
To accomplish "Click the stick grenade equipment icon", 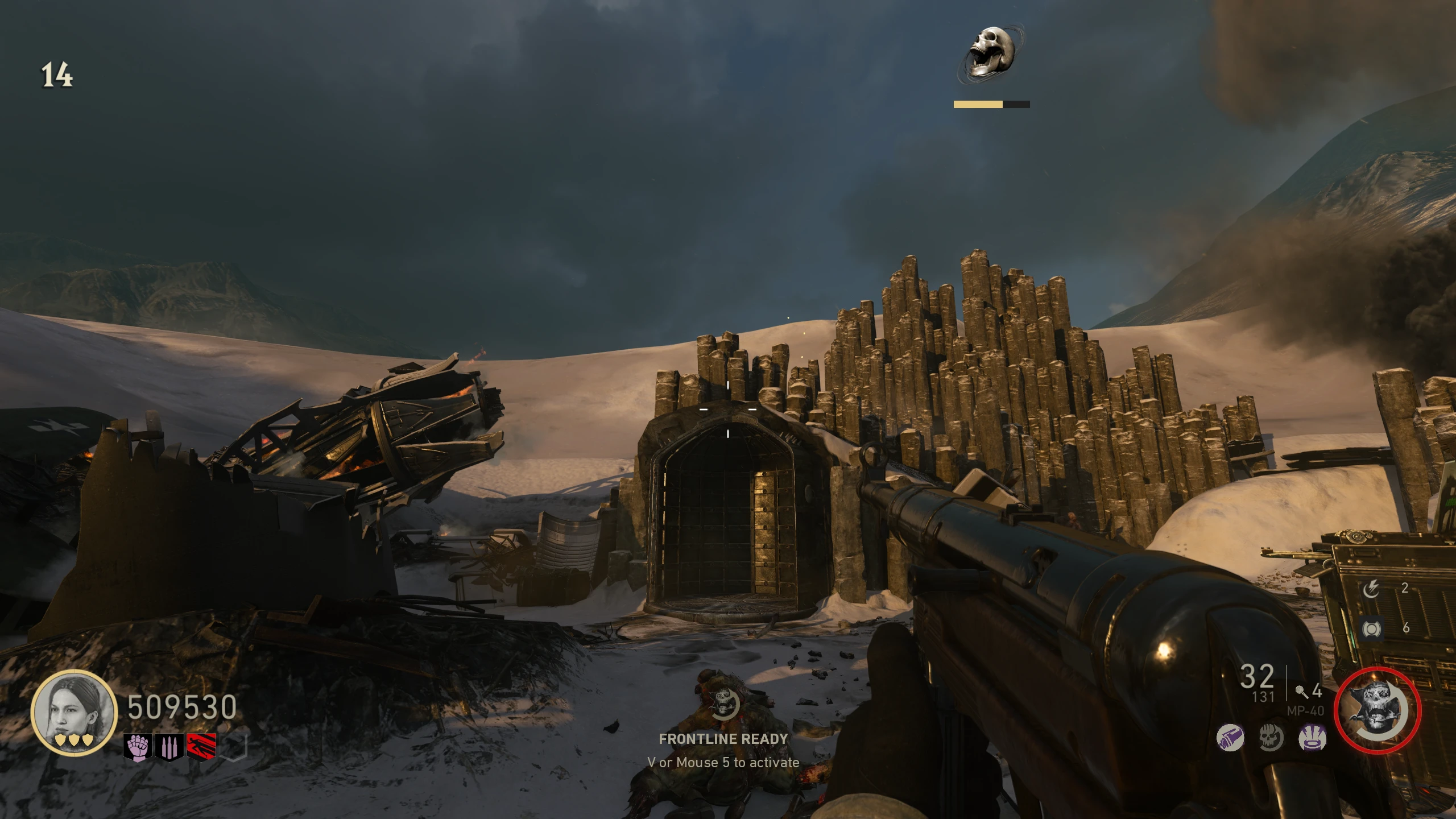I will [1301, 692].
